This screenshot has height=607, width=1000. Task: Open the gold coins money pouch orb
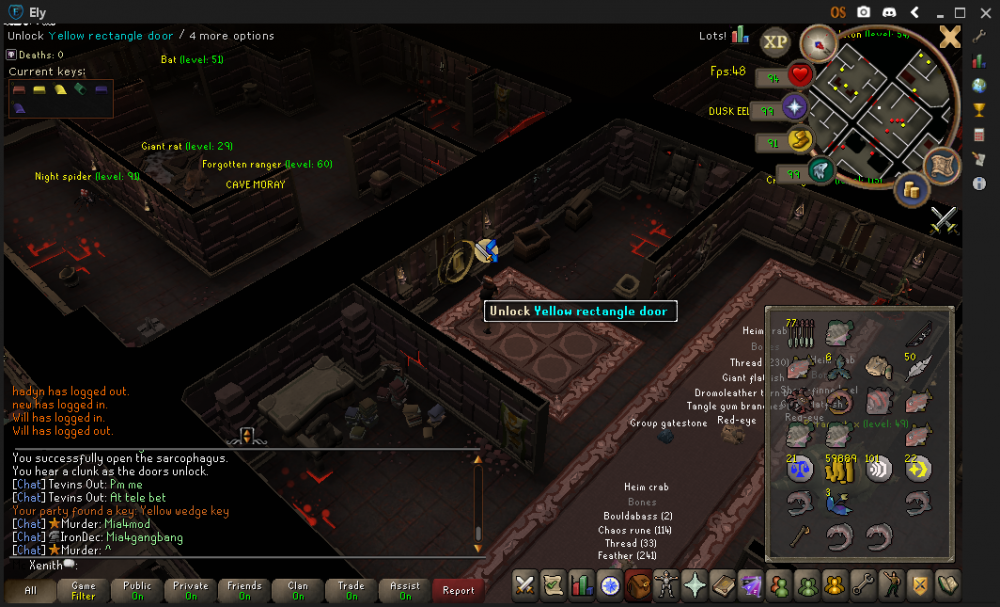(911, 189)
